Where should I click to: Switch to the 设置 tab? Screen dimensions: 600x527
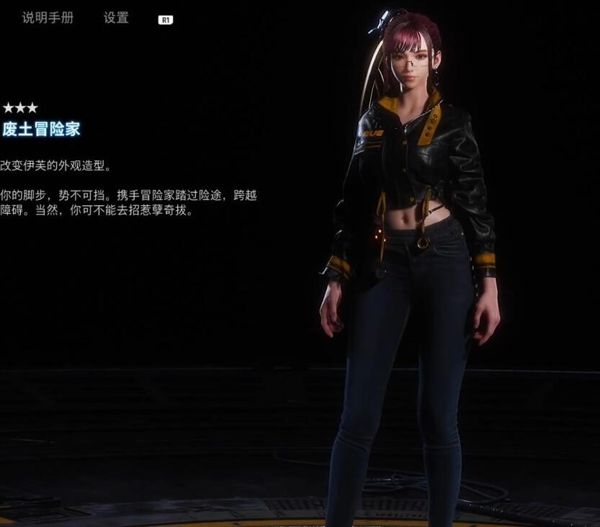tap(116, 18)
